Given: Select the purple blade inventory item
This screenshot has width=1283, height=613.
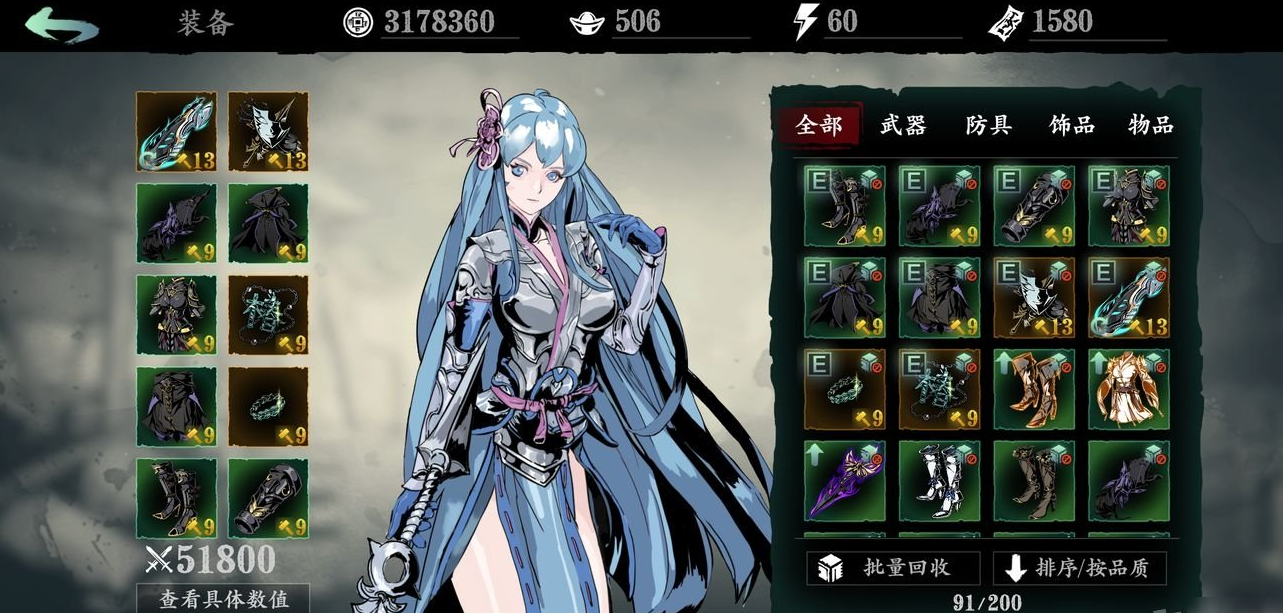Looking at the screenshot, I should pyautogui.click(x=844, y=481).
